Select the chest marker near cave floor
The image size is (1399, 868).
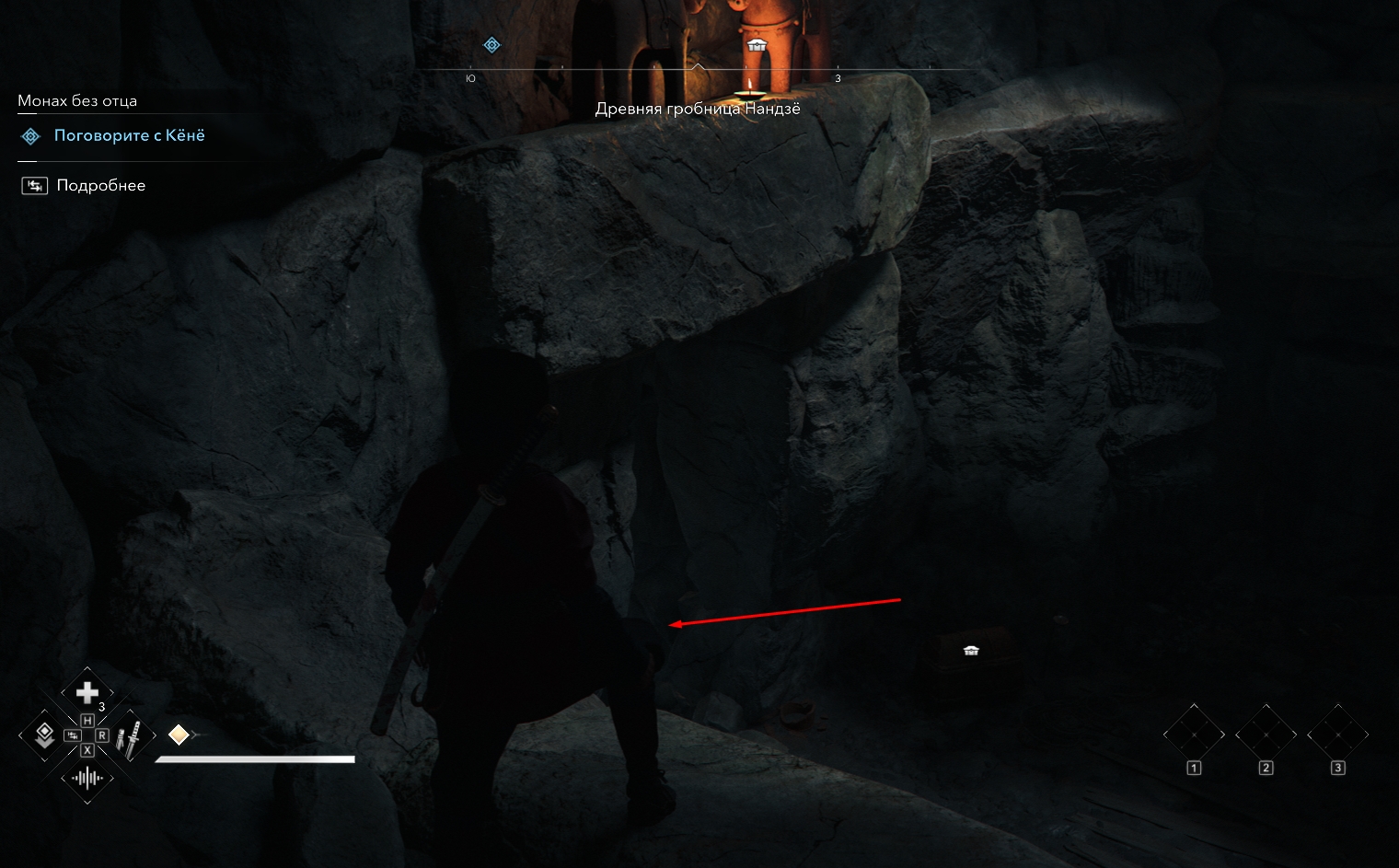(971, 651)
